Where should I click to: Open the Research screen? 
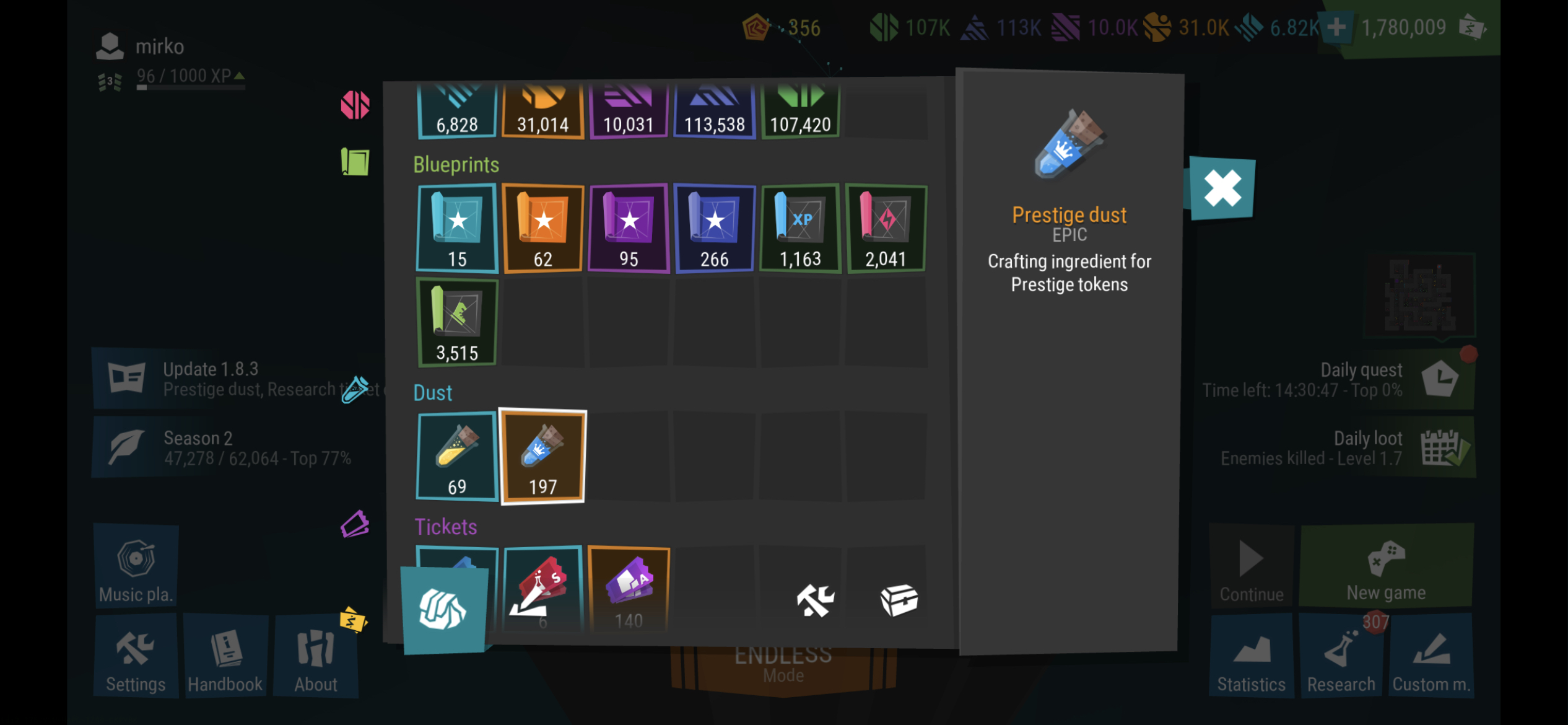click(x=1341, y=658)
